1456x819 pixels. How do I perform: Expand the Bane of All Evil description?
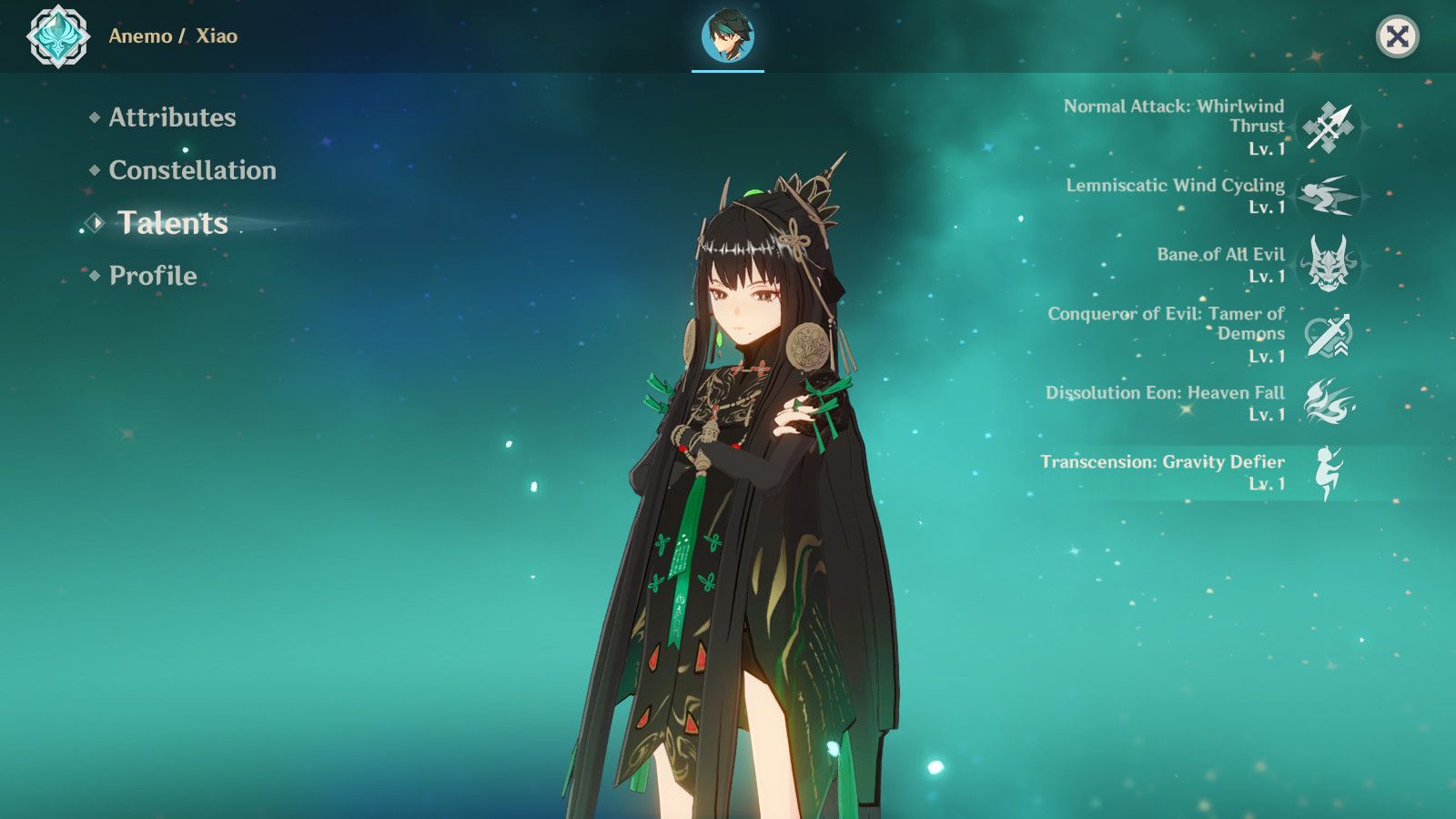click(x=1220, y=257)
